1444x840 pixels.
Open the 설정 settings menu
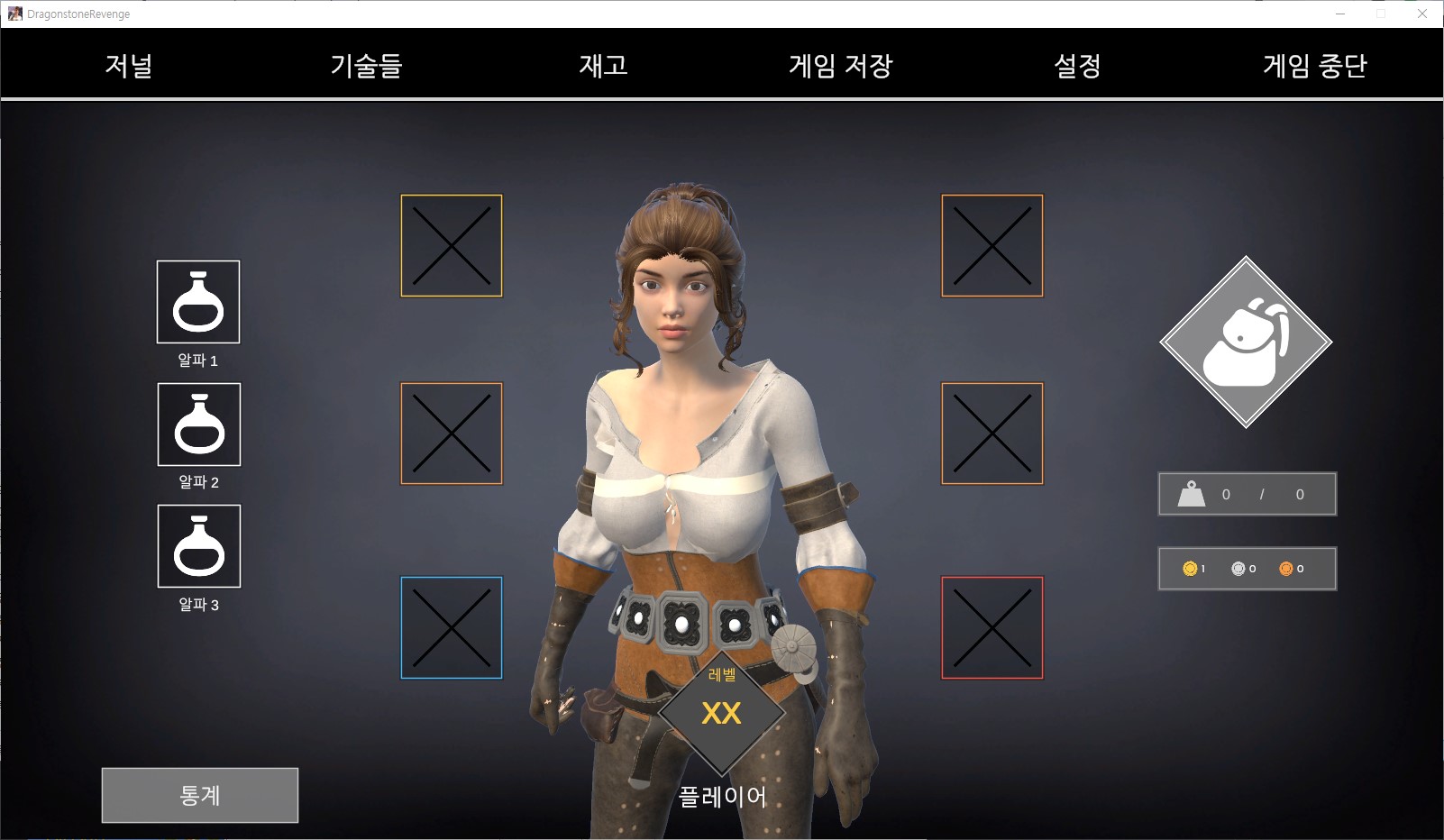click(x=1077, y=65)
